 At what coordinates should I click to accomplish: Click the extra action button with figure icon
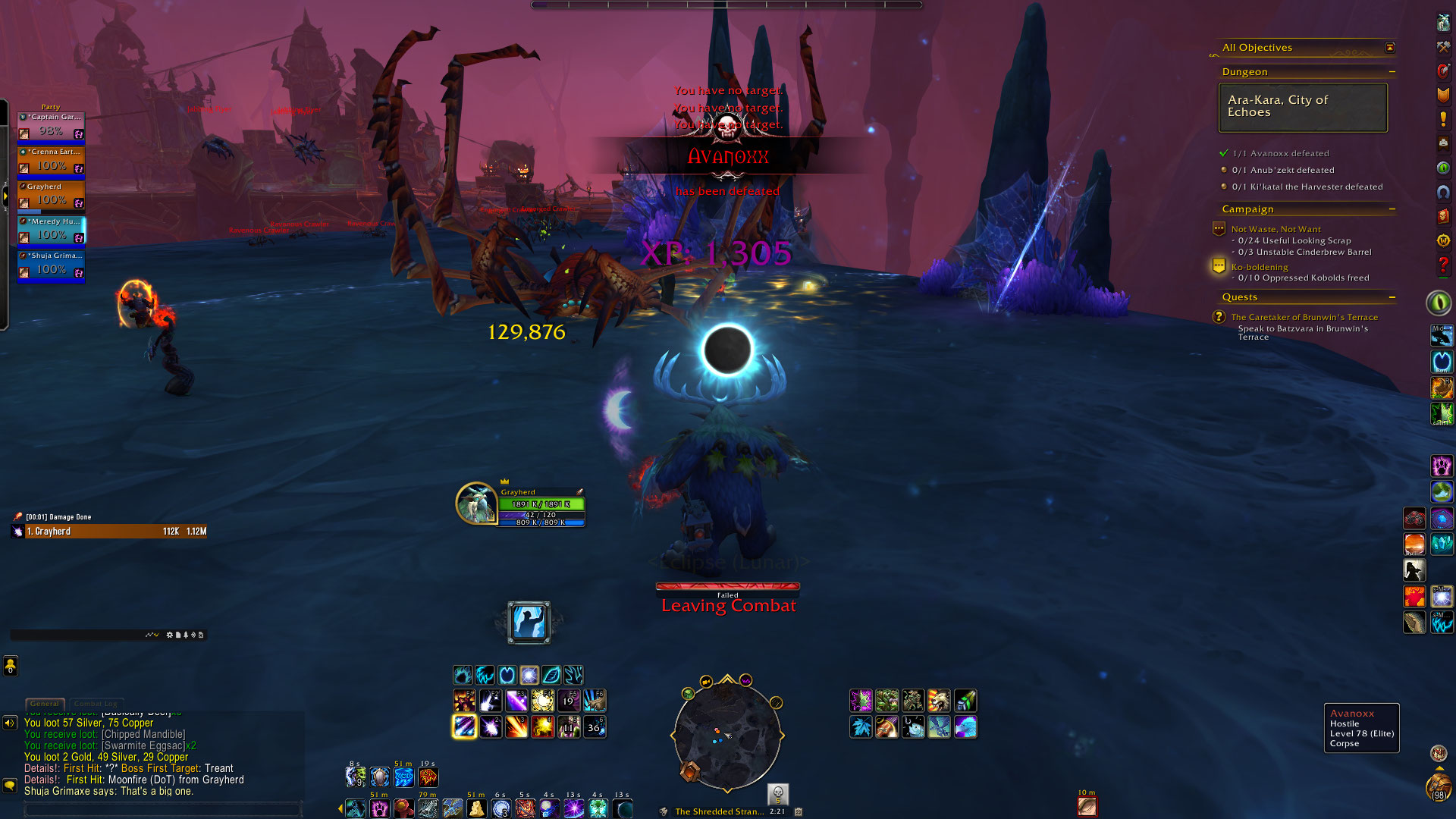(x=529, y=623)
